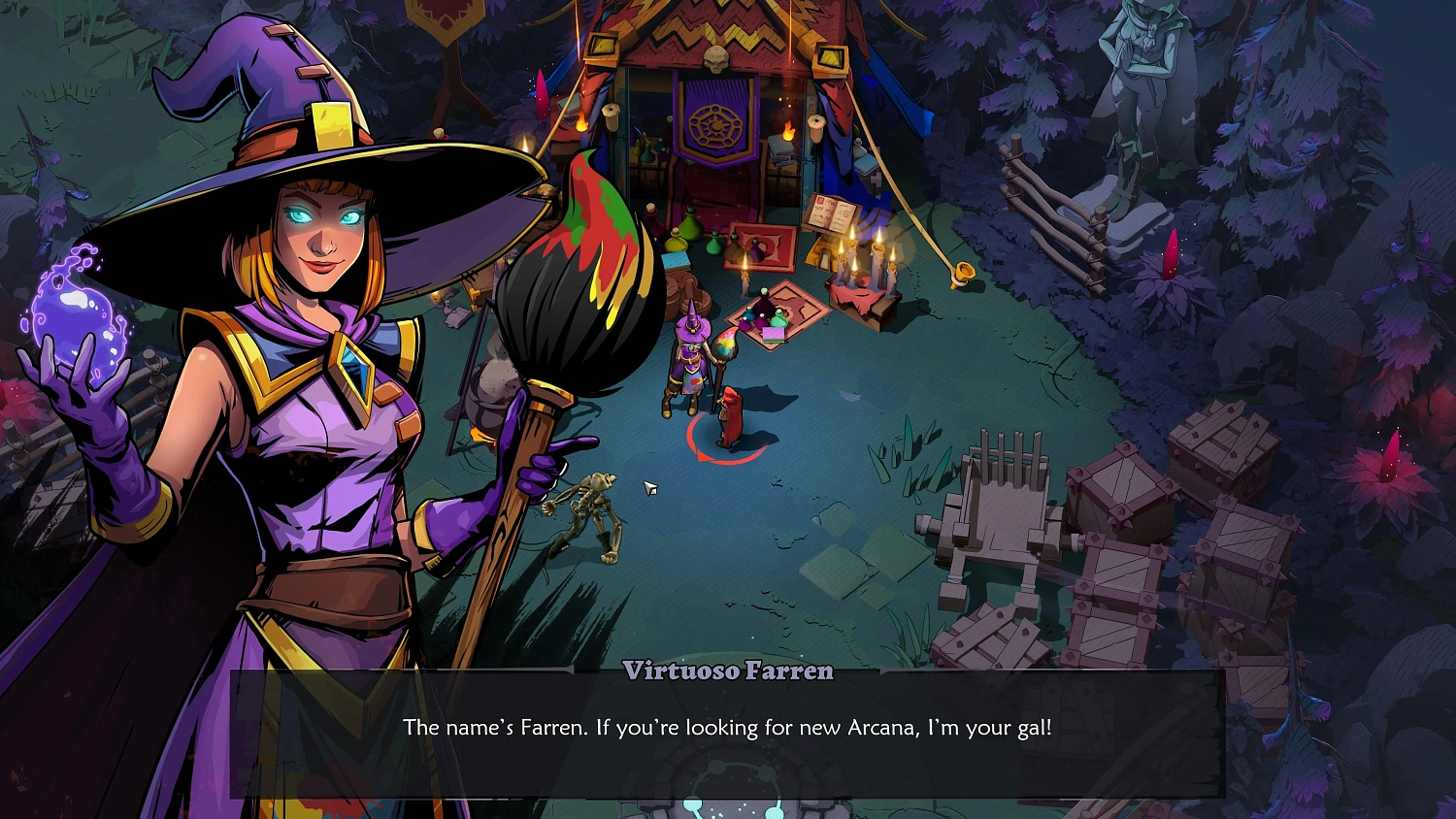The image size is (1456, 819).
Task: Click the mouse cursor arrow location on the ground
Action: click(648, 485)
